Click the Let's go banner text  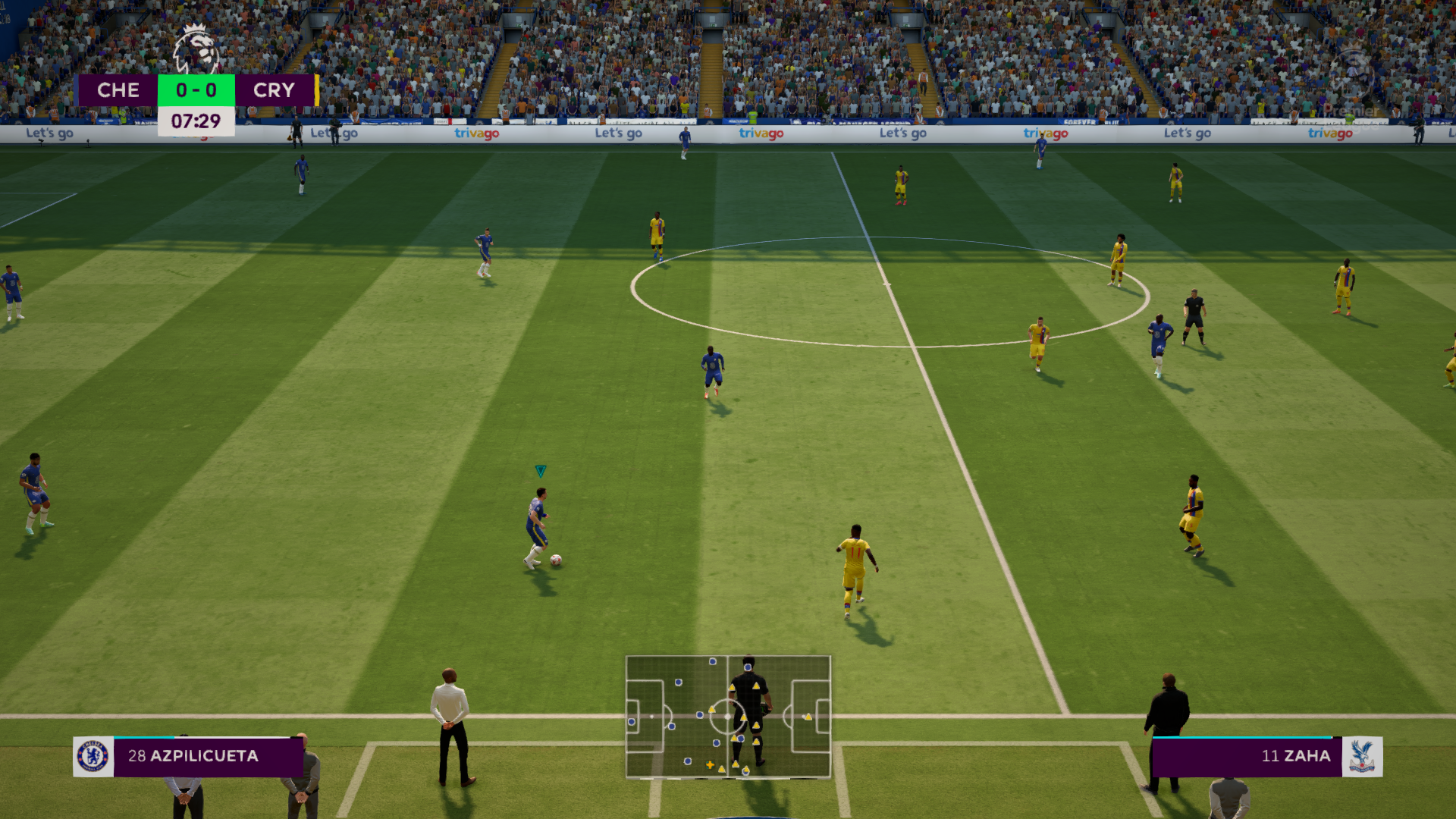point(902,132)
